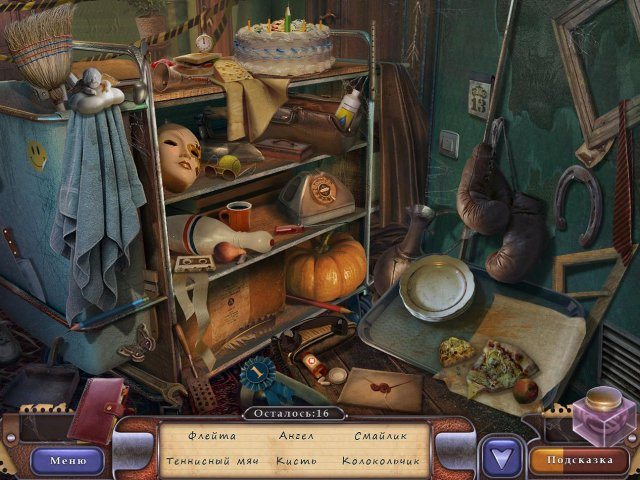Choose the Кисть entry in the list
The height and width of the screenshot is (480, 640).
coord(295,461)
